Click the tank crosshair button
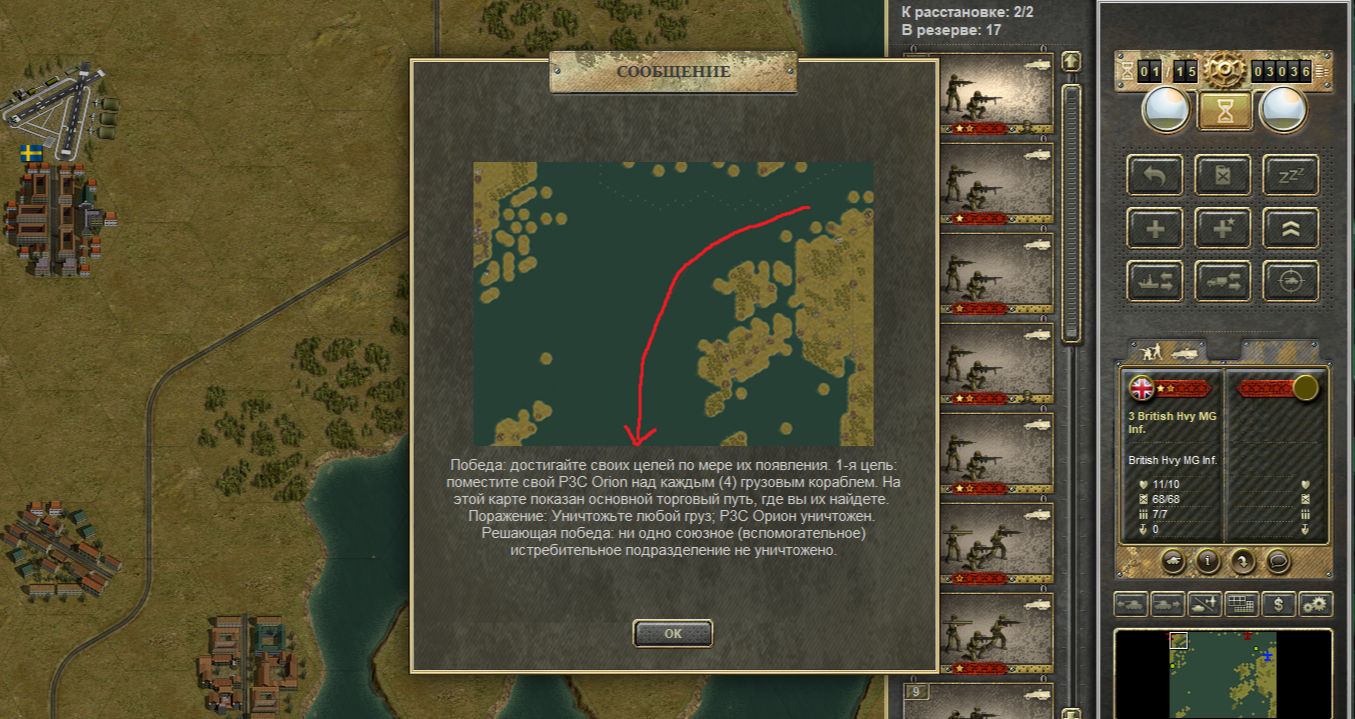Viewport: 1355px width, 719px height. pyautogui.click(x=1290, y=281)
